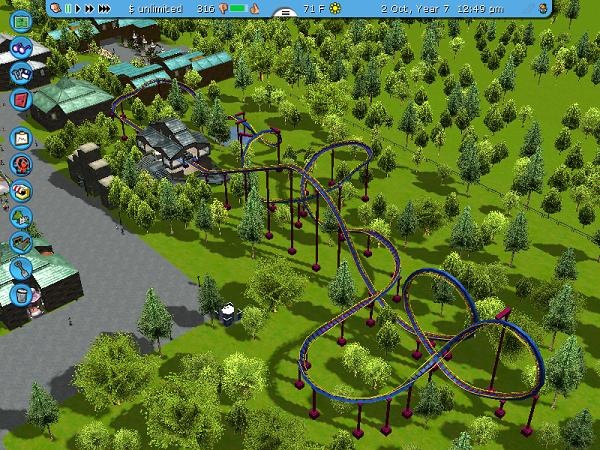Pause the game with the pause button
The image size is (600, 450).
(x=69, y=8)
